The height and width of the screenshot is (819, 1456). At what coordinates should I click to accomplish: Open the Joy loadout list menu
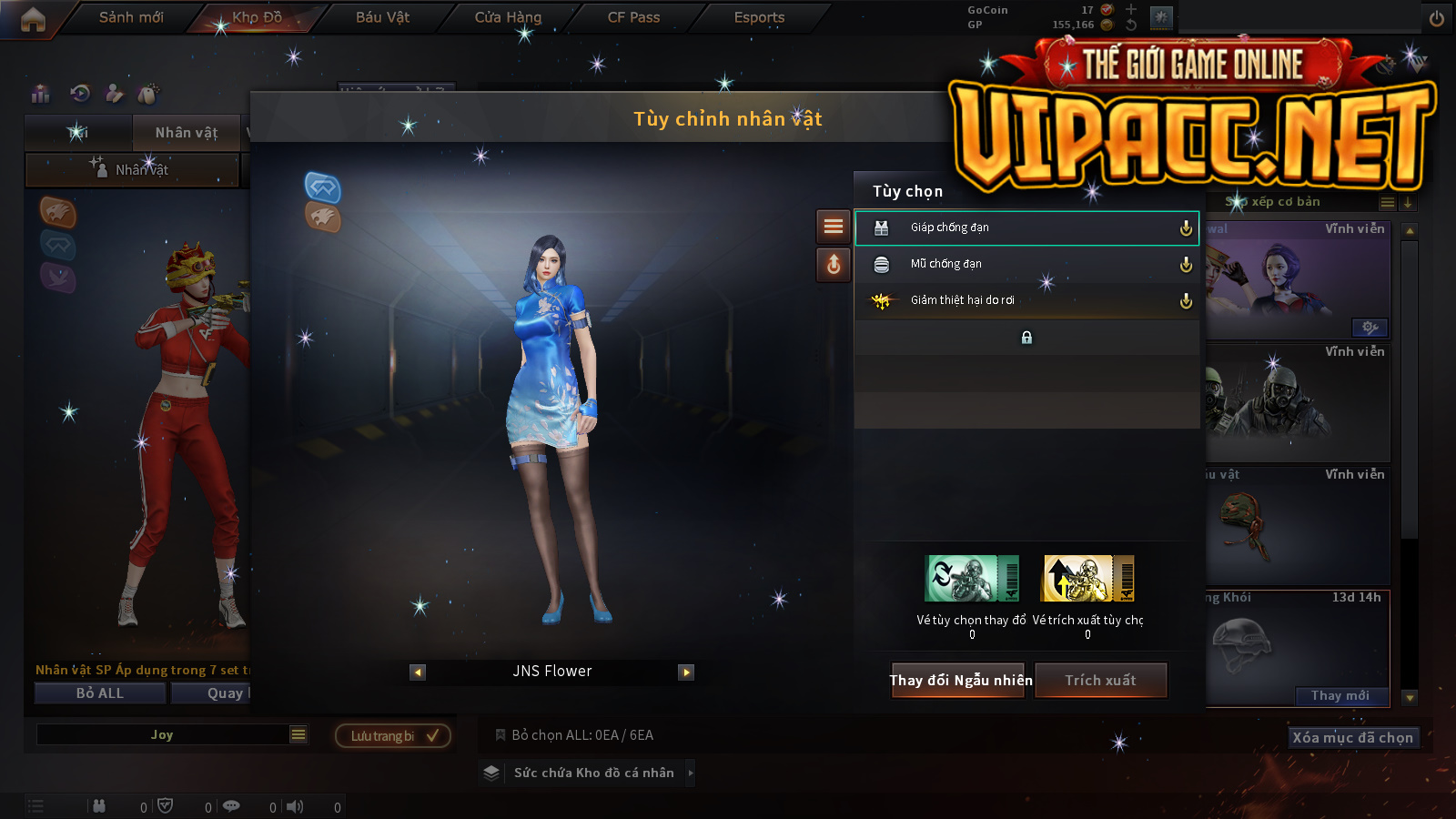(298, 734)
